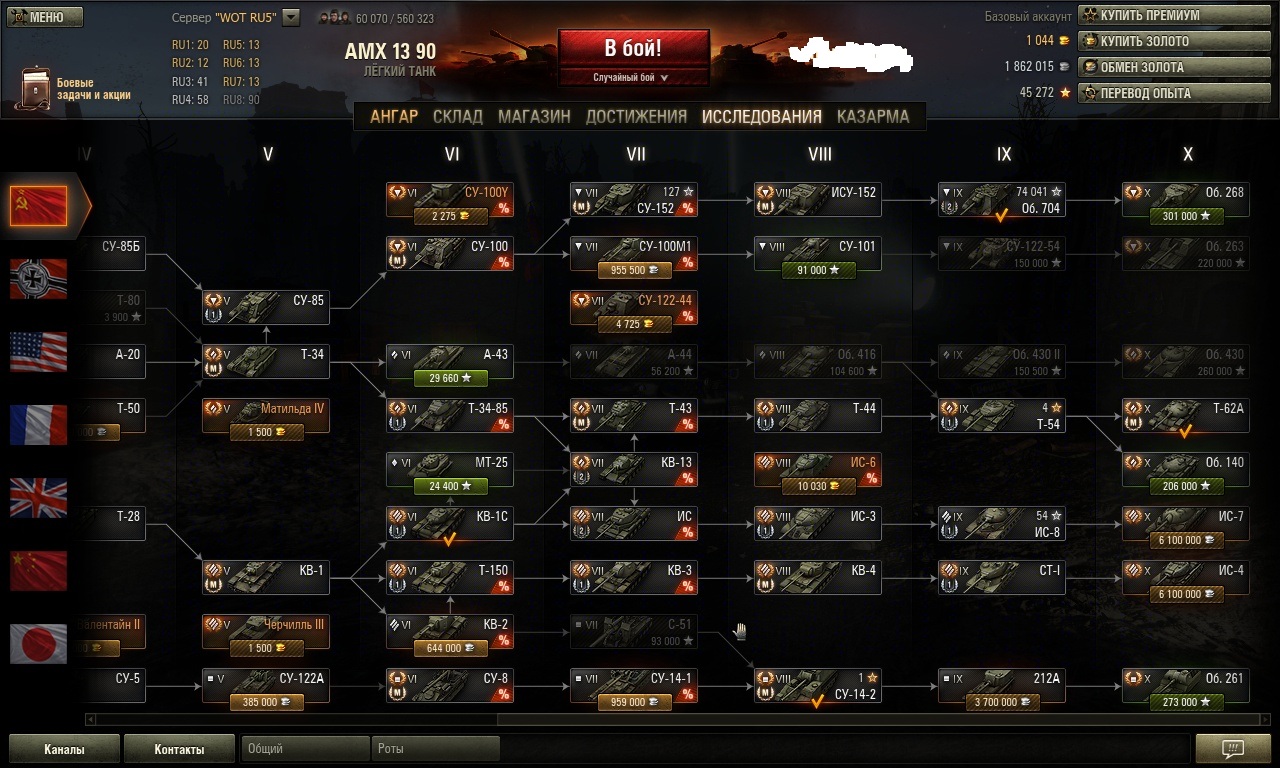Switch to the АНГАР tab
Screen dimensions: 1280x768
click(x=394, y=116)
